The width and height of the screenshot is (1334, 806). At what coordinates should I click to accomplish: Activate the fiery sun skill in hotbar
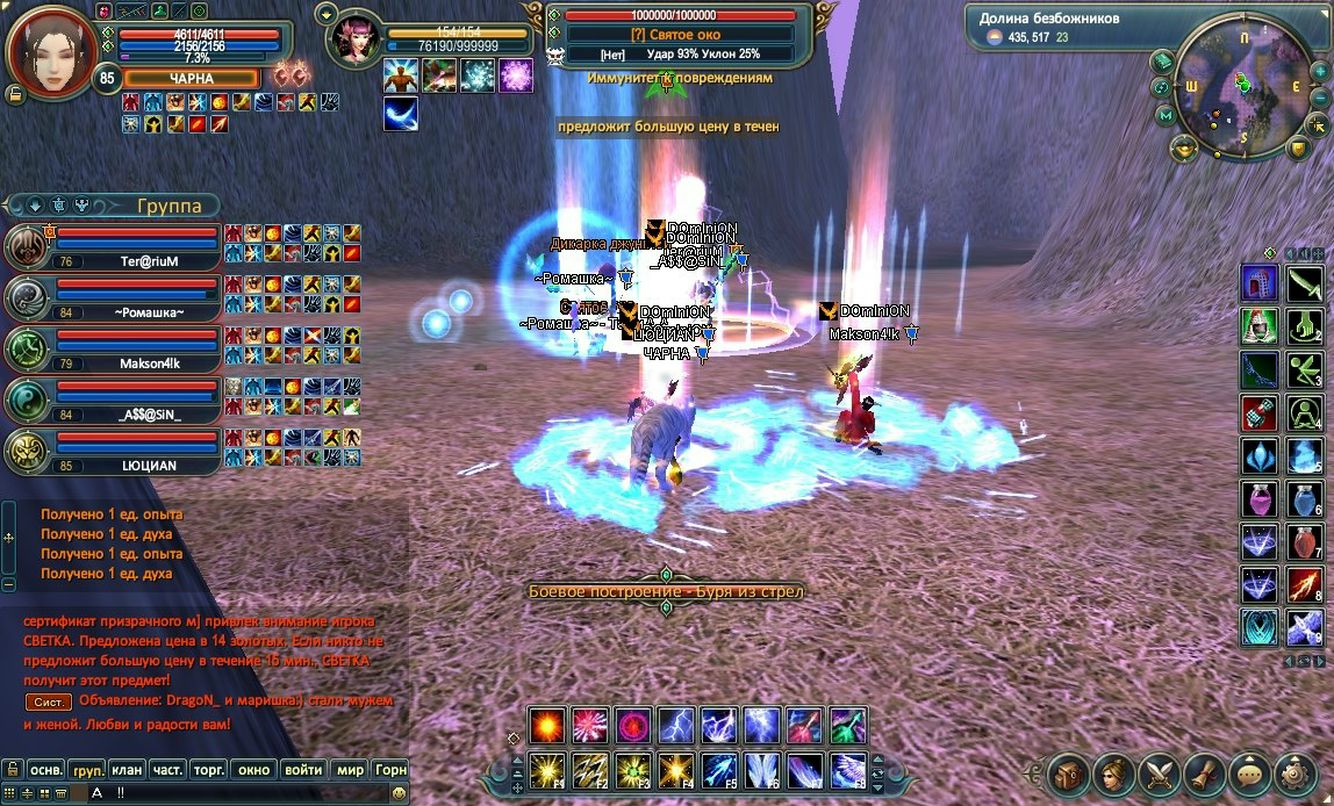tap(548, 726)
